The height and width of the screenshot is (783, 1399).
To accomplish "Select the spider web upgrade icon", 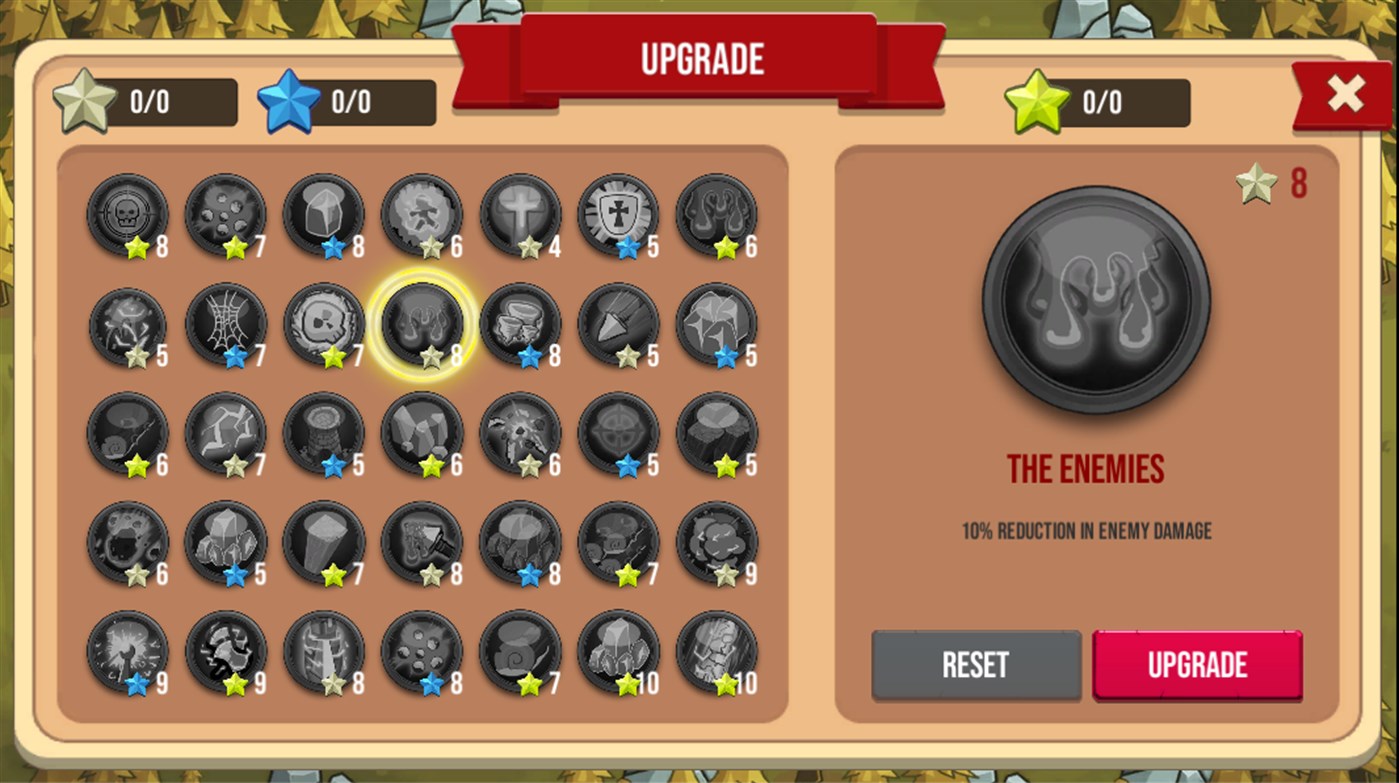I will [x=226, y=325].
